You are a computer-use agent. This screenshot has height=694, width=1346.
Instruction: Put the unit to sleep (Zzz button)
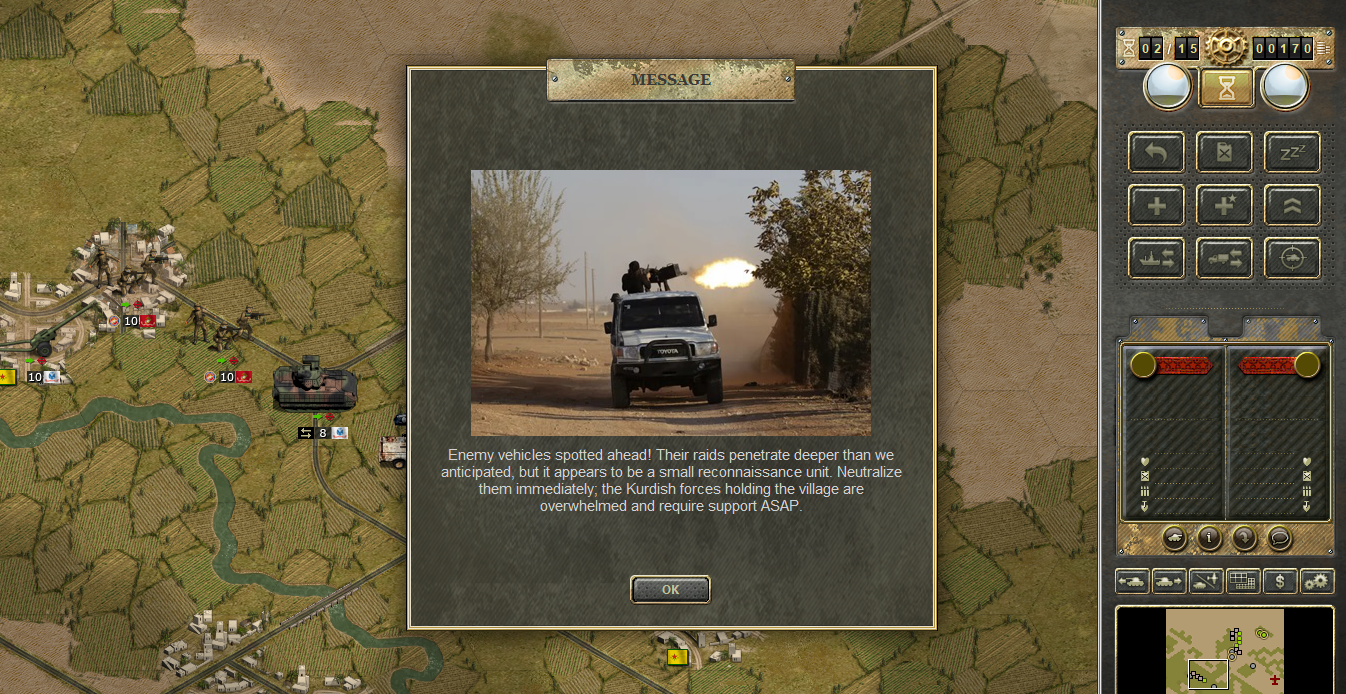point(1292,152)
